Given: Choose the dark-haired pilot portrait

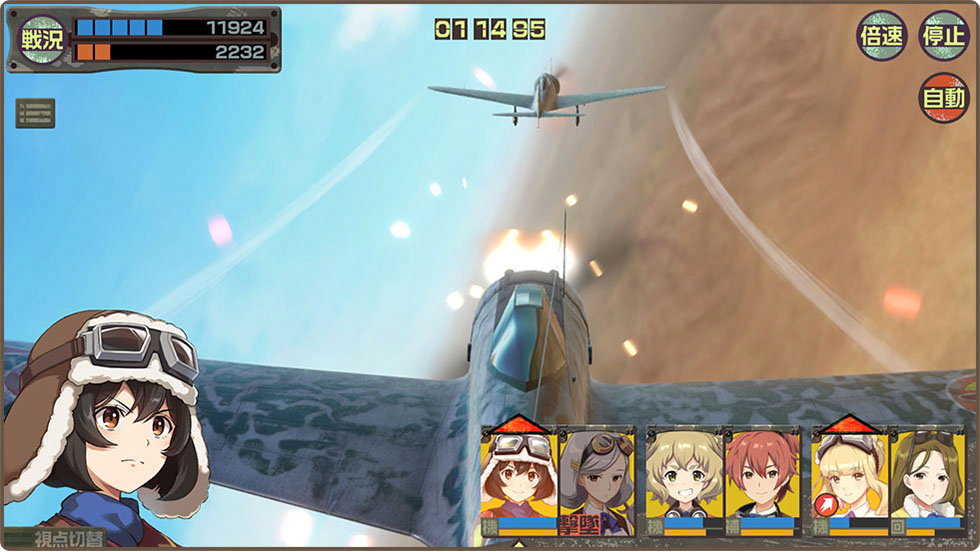Looking at the screenshot, I should (927, 480).
